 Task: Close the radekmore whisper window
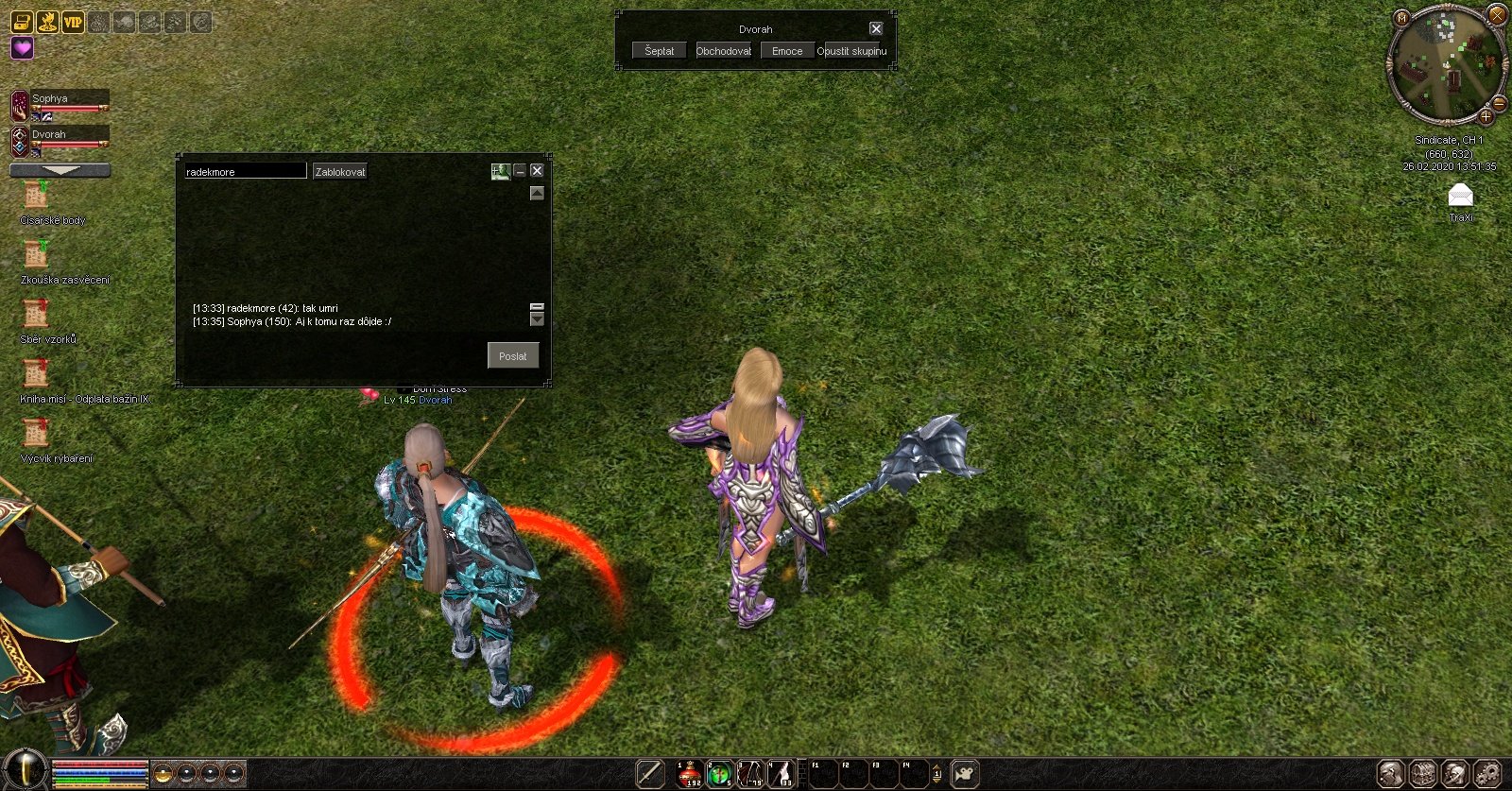pos(537,170)
